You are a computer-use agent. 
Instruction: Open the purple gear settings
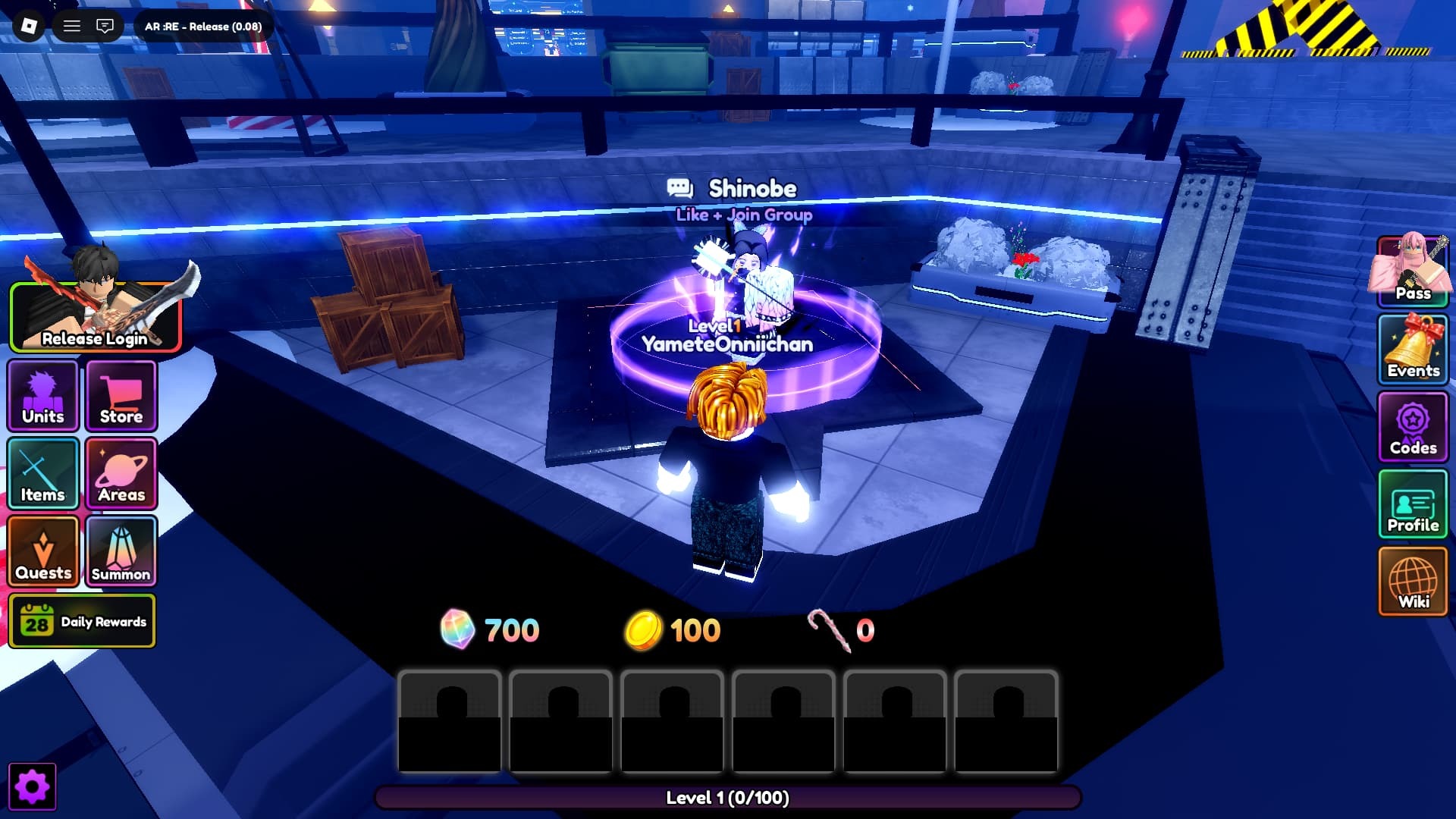point(32,786)
